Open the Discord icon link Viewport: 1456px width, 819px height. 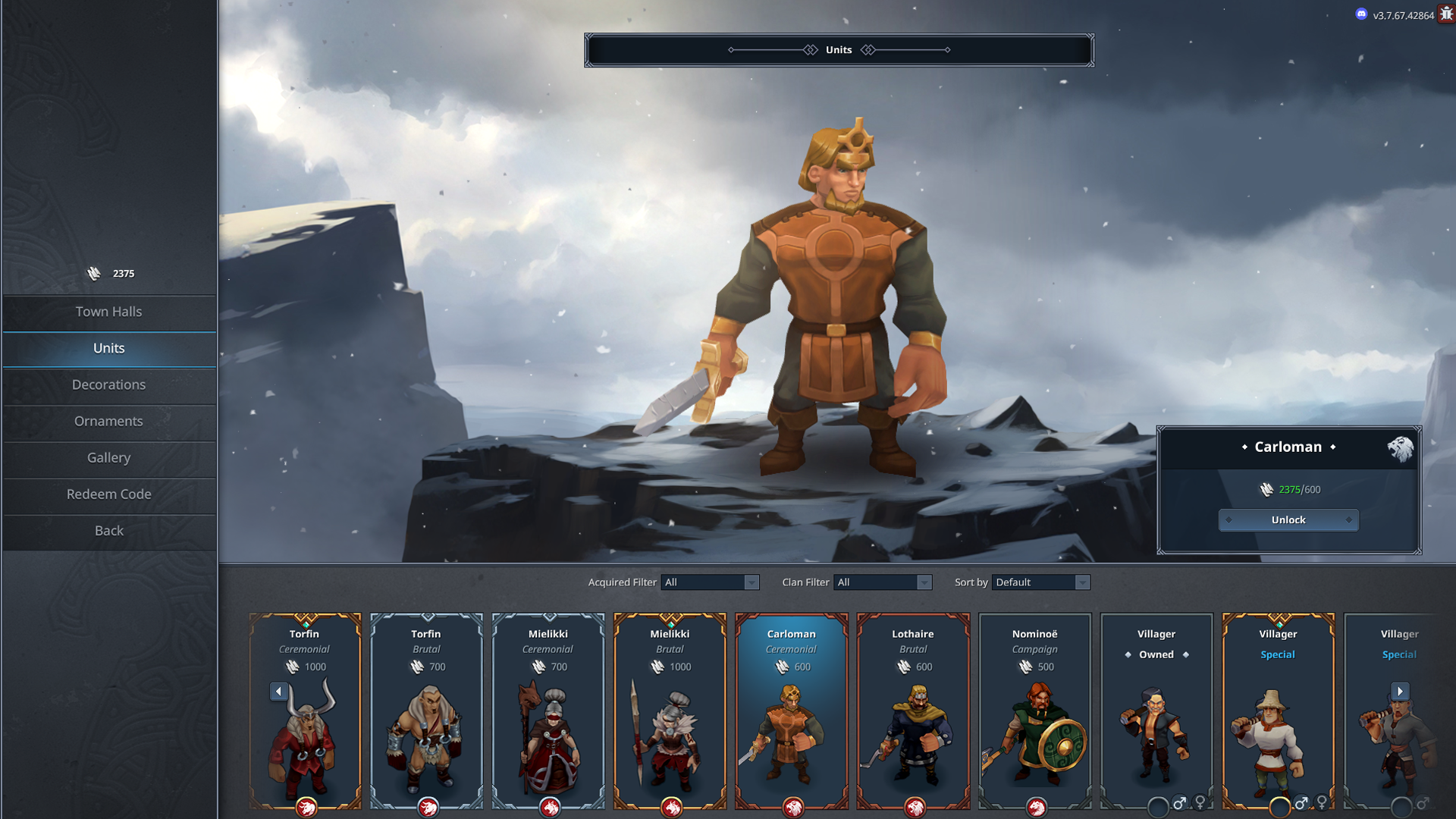(x=1361, y=14)
